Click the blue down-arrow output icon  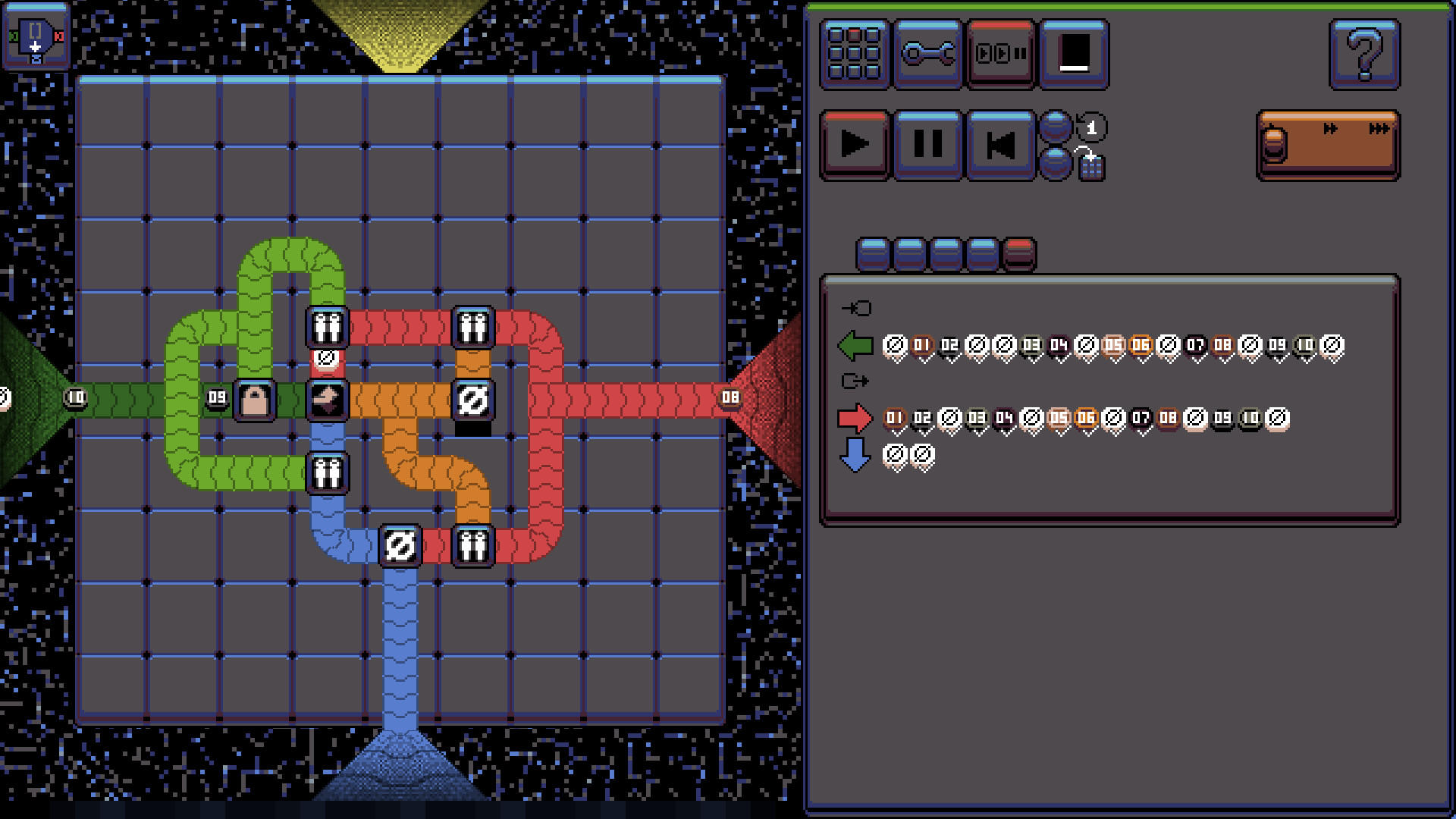[855, 455]
